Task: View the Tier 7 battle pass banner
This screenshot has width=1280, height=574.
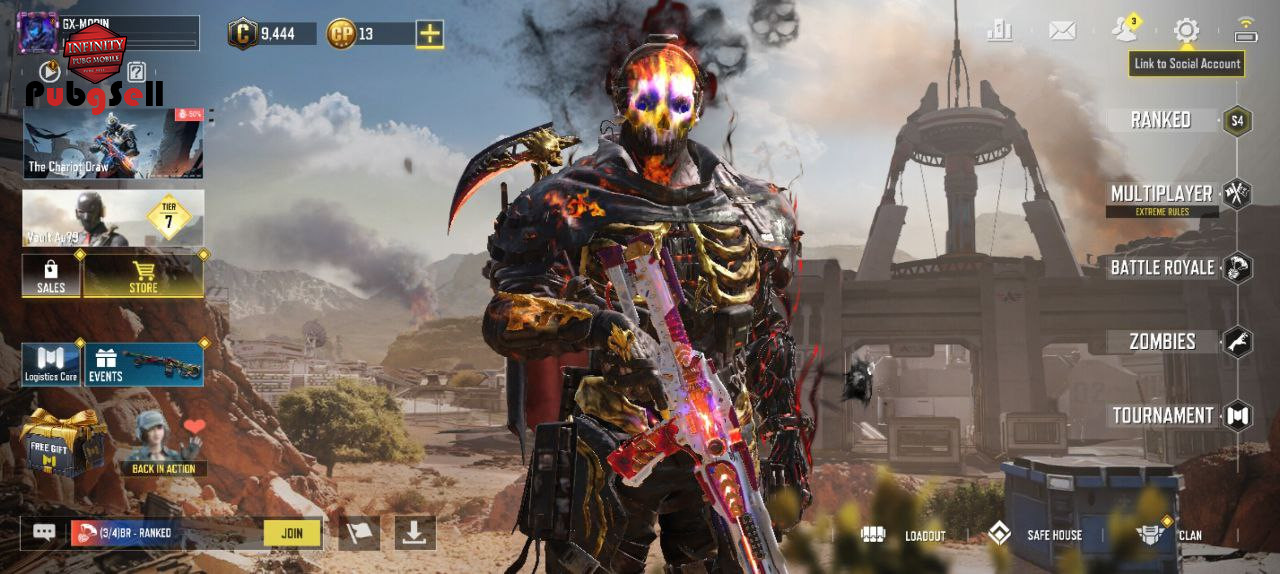Action: pyautogui.click(x=113, y=218)
